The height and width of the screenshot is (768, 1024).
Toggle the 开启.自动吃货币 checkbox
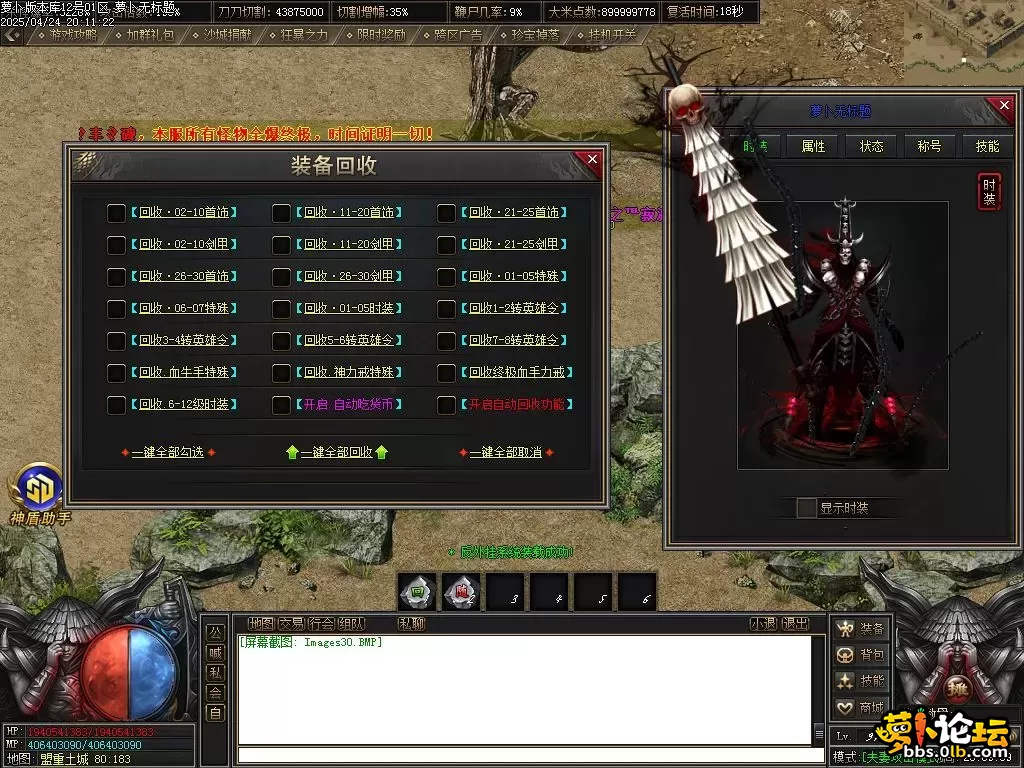click(282, 405)
